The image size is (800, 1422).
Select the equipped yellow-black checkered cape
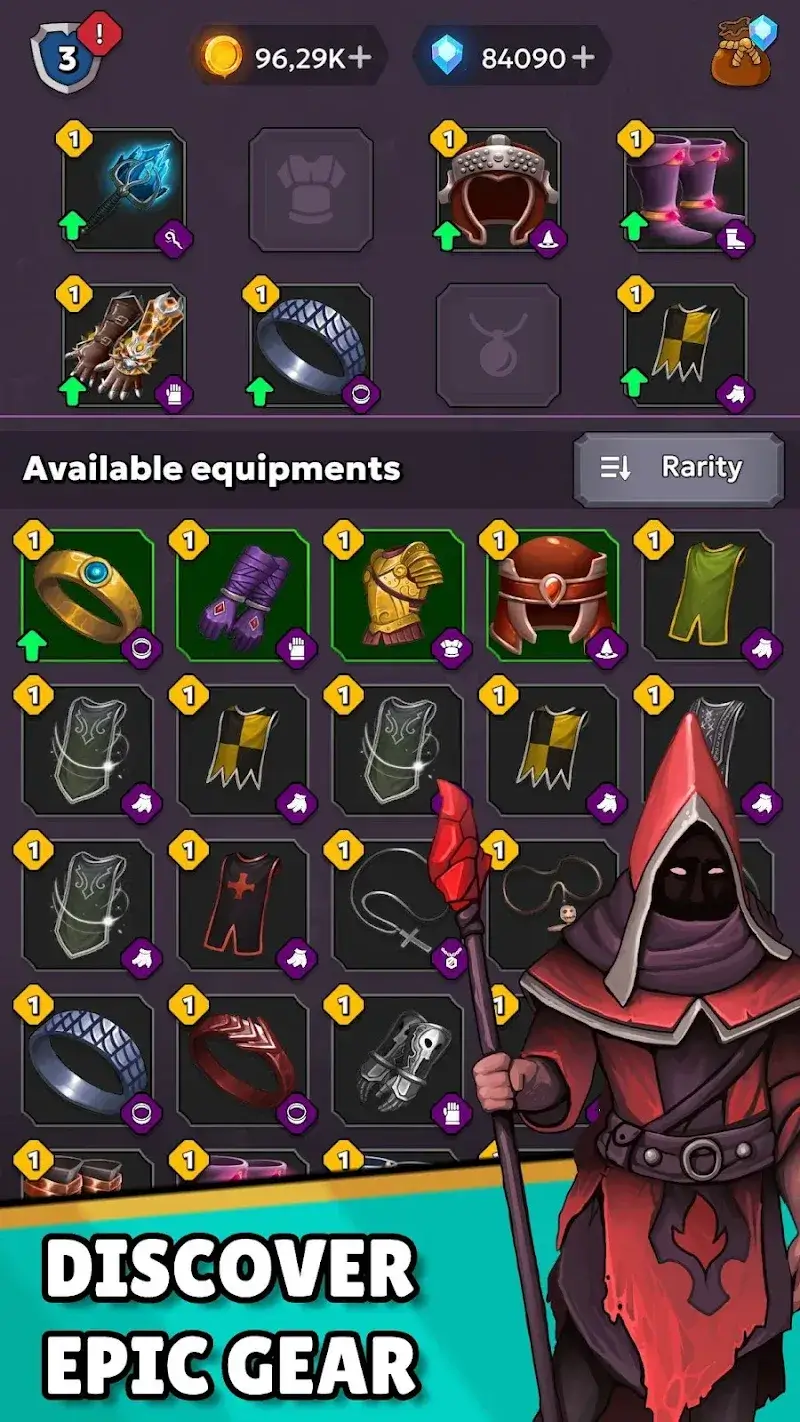[684, 345]
